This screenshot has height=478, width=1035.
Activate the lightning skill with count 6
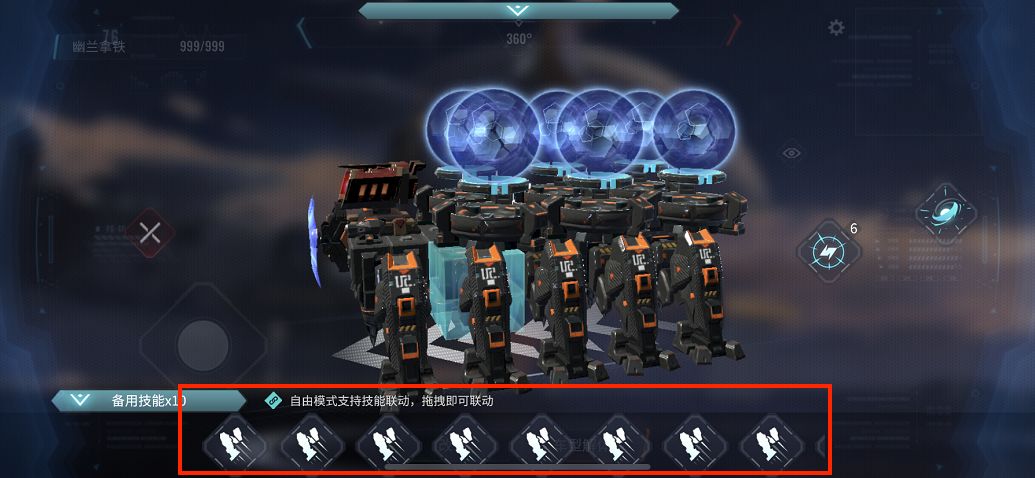829,251
